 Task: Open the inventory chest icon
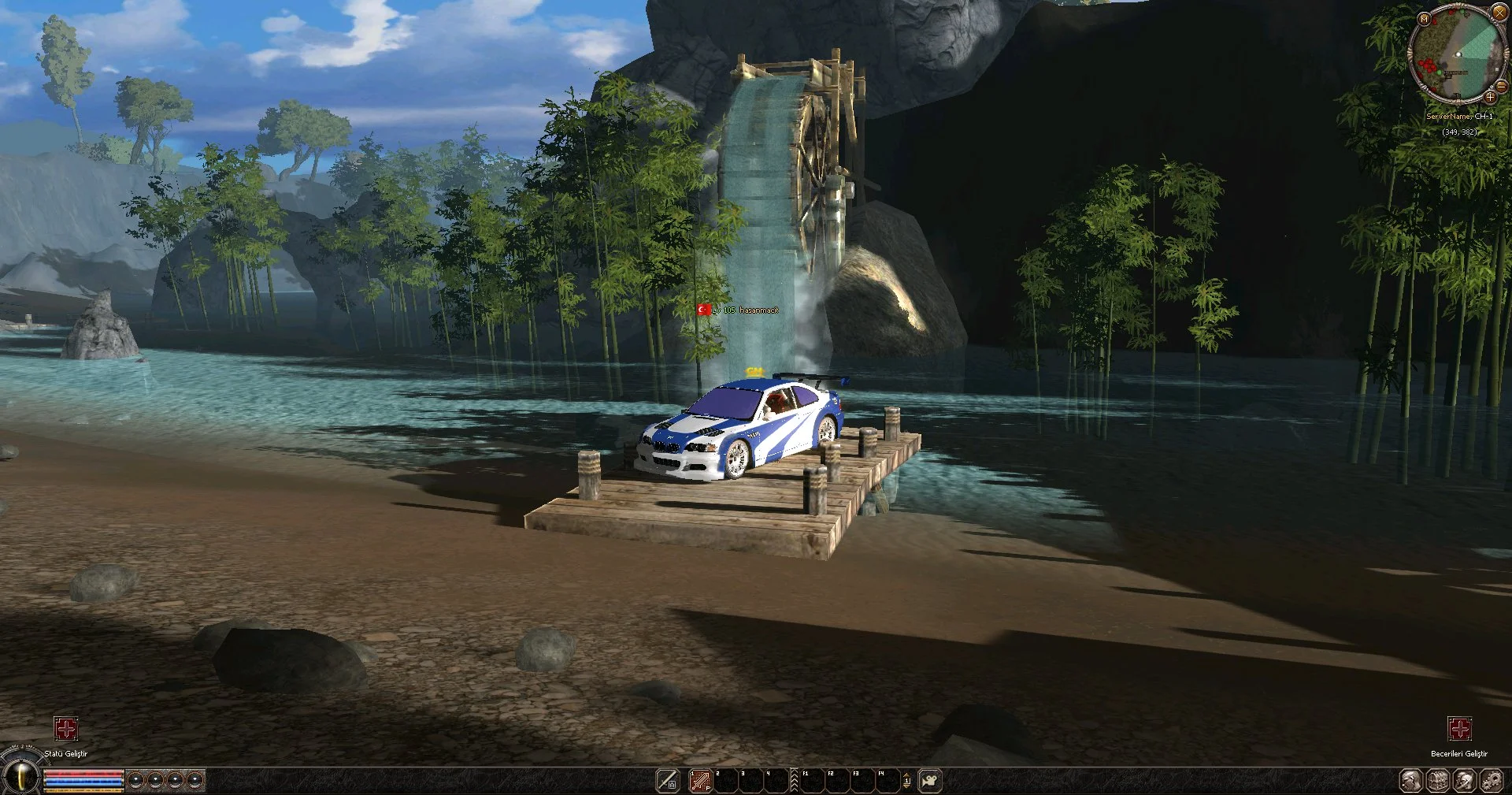click(1438, 781)
